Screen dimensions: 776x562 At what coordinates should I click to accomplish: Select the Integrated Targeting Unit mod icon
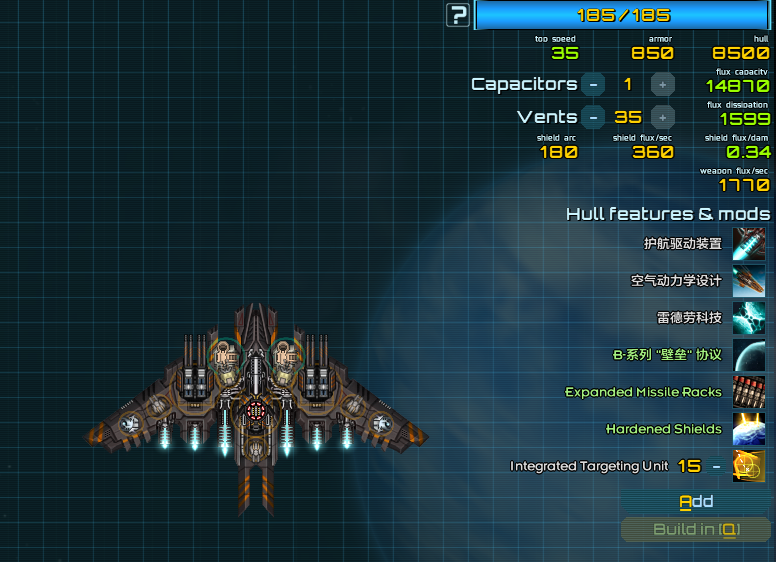coord(749,466)
